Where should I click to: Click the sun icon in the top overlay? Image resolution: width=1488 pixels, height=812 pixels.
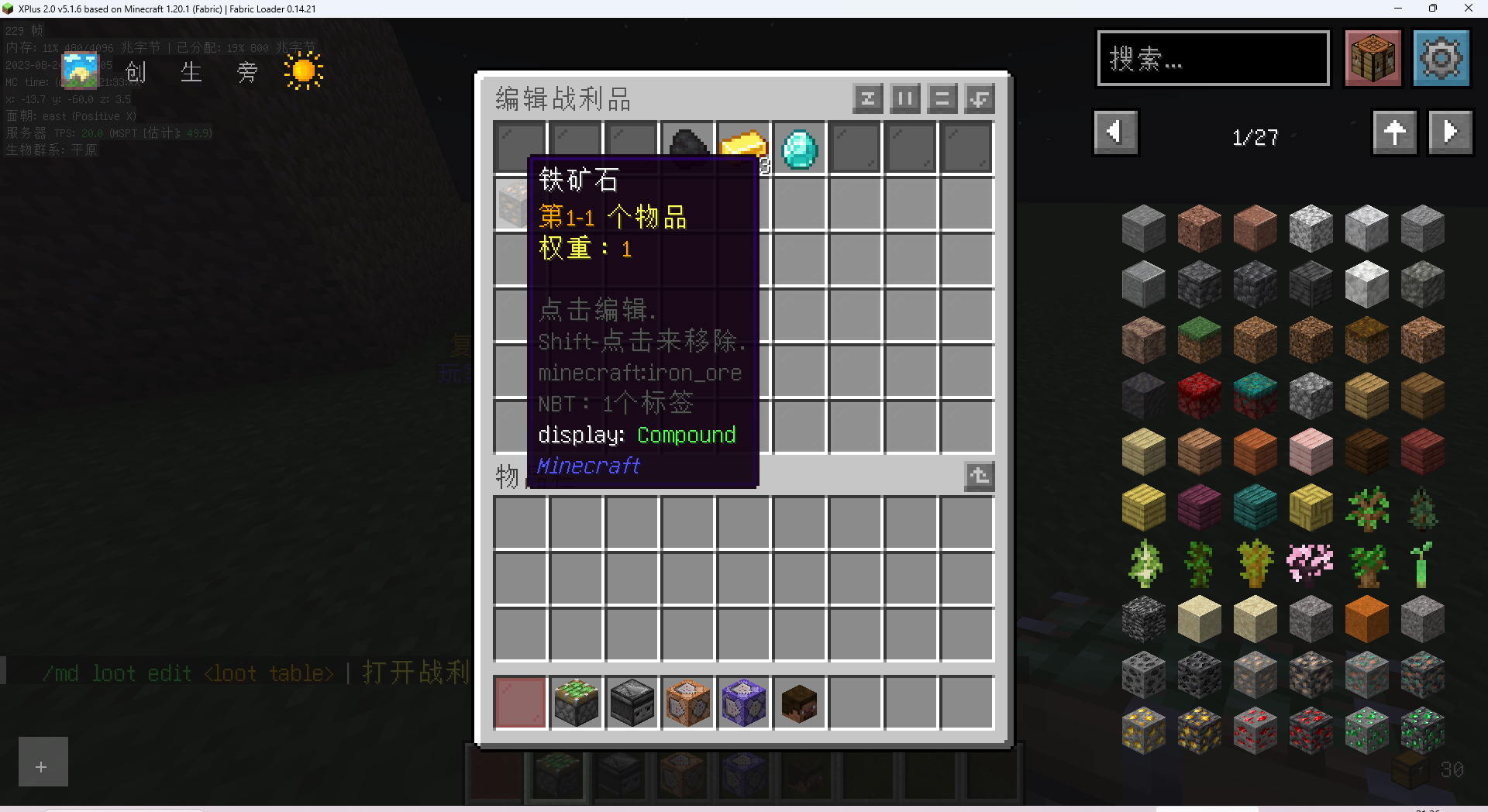[302, 70]
